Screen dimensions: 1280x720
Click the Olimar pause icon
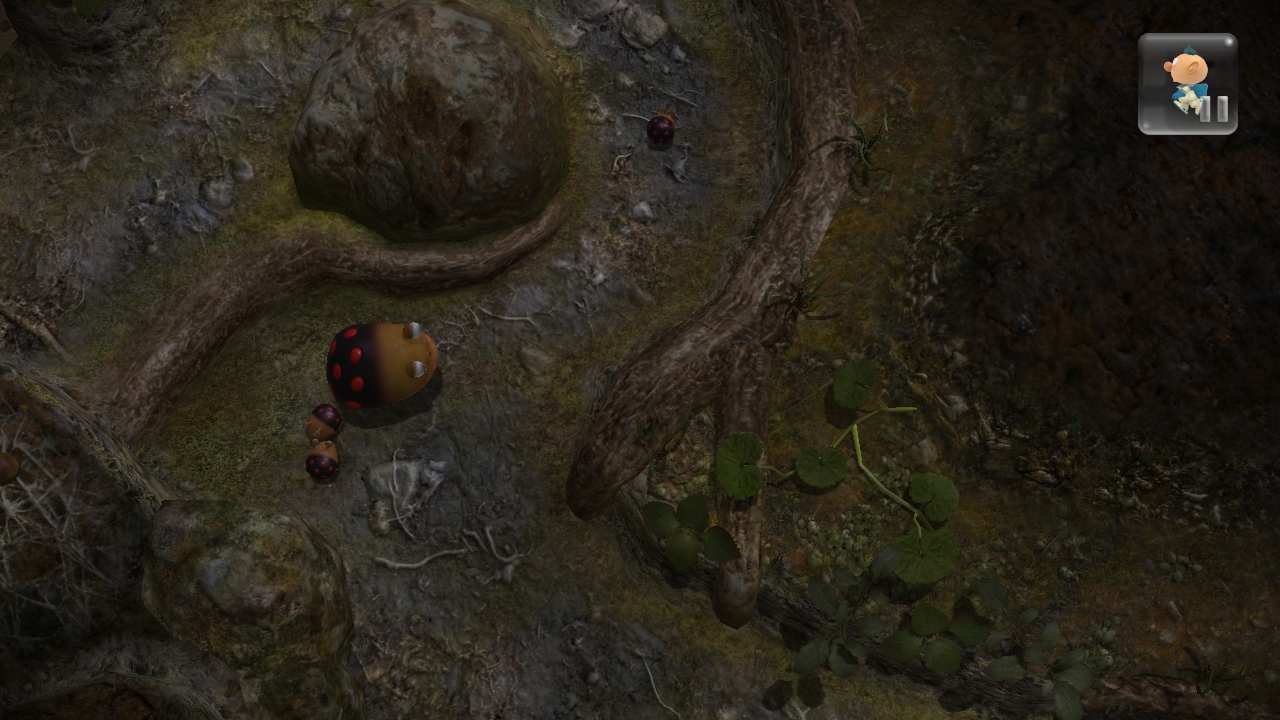(1188, 84)
